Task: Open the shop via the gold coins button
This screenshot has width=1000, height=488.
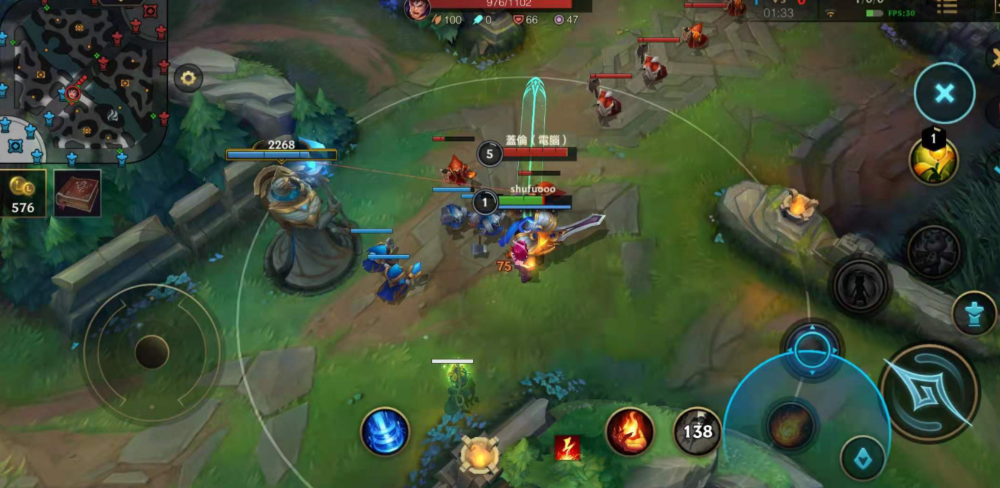Action: coord(22,193)
